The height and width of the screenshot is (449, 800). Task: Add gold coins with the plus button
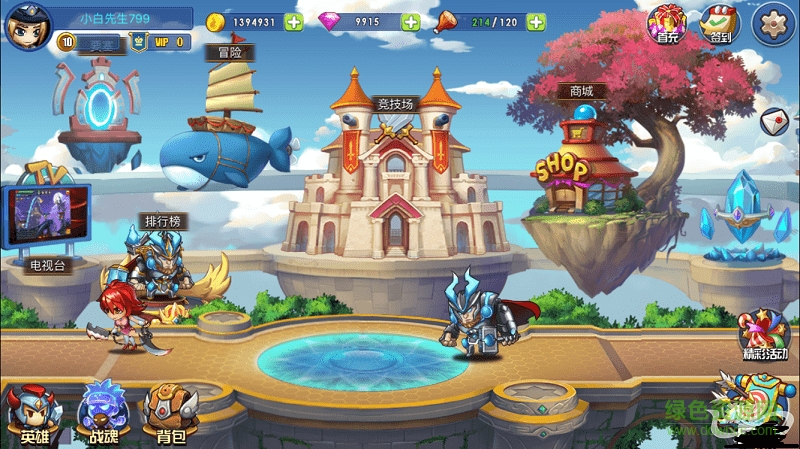293,22
